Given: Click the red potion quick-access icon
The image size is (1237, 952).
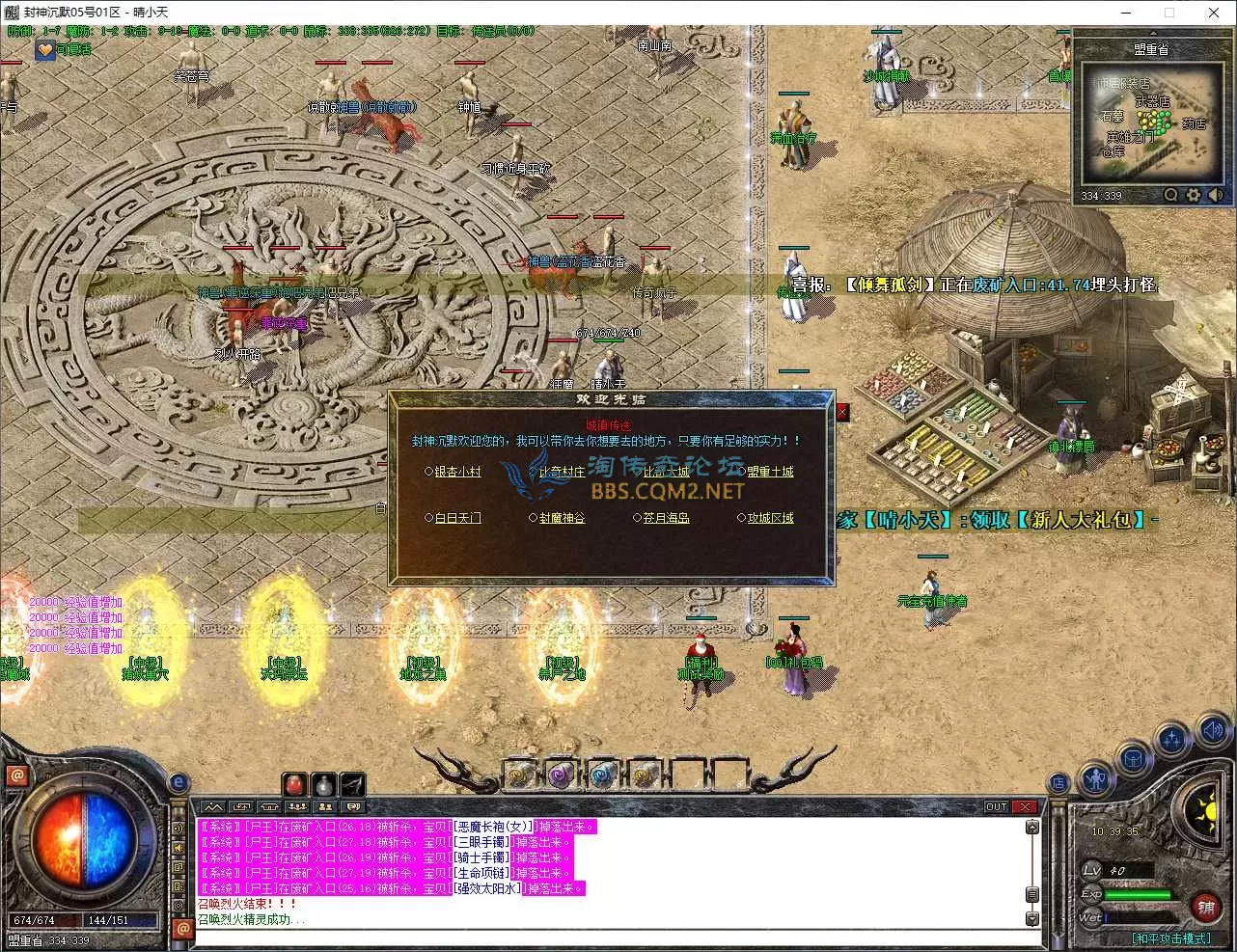Looking at the screenshot, I should [x=295, y=783].
